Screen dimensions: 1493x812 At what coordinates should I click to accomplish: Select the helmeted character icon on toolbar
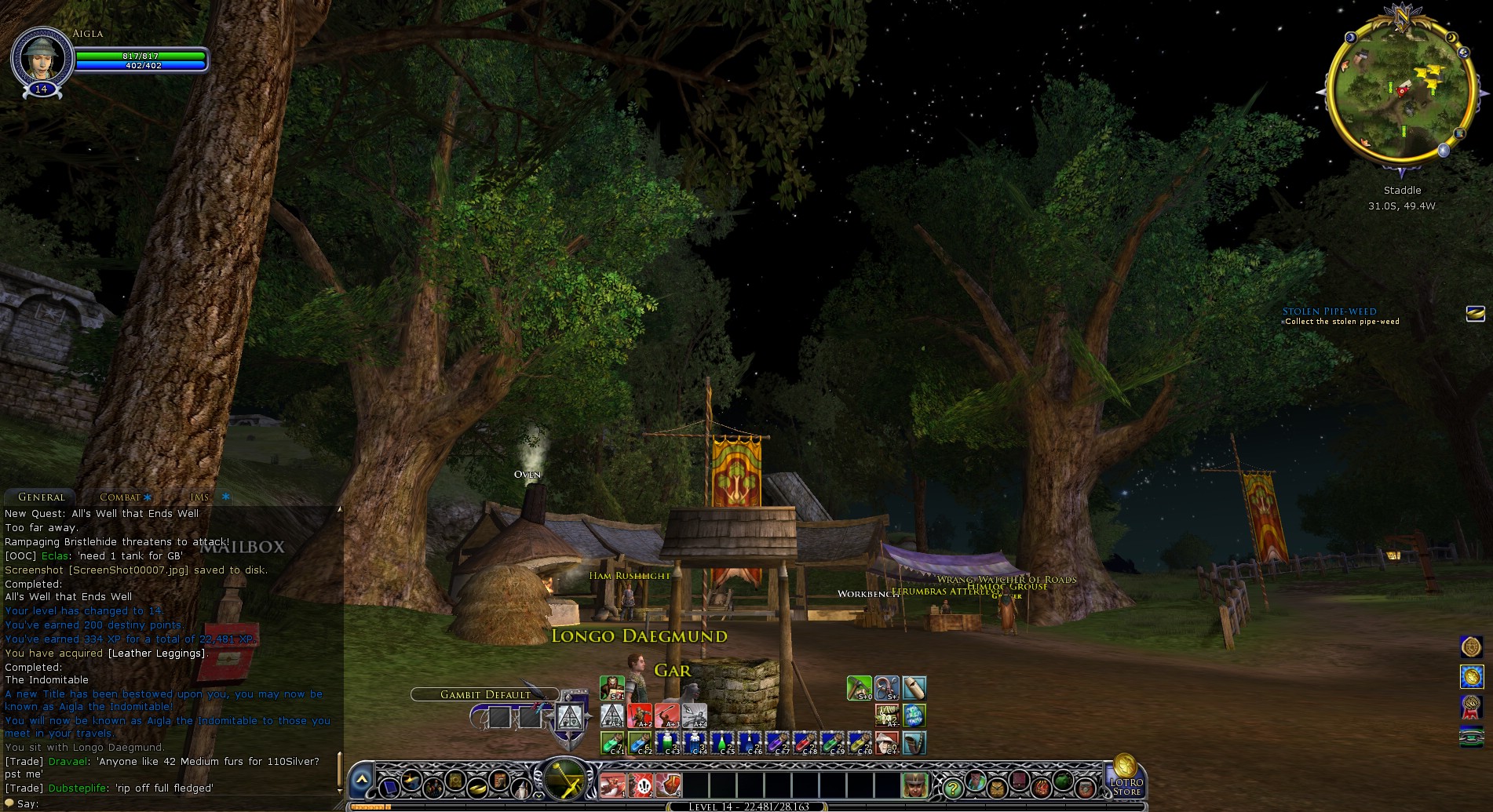click(x=913, y=785)
